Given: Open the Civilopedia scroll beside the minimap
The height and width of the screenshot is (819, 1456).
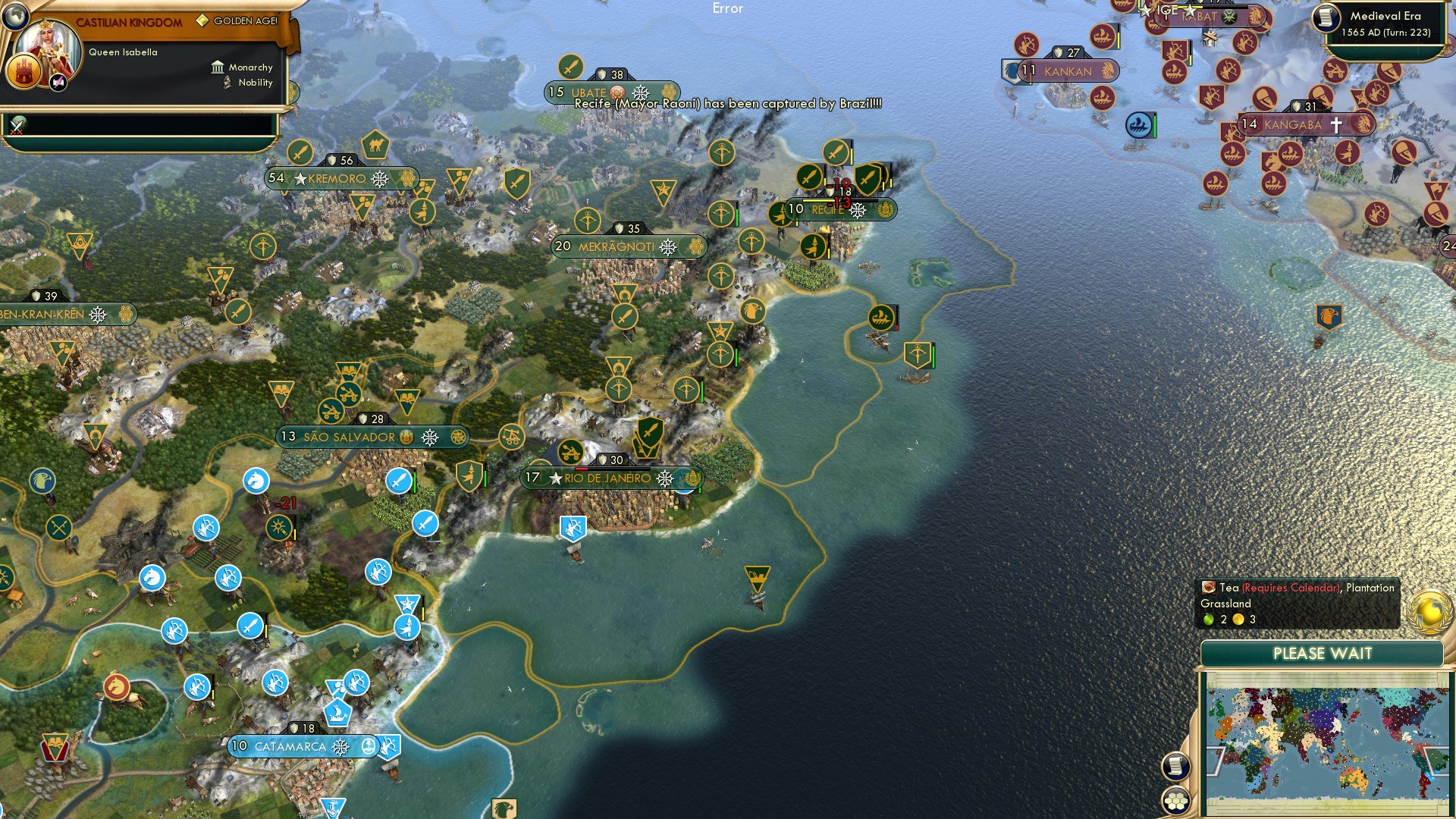Looking at the screenshot, I should (x=1176, y=767).
